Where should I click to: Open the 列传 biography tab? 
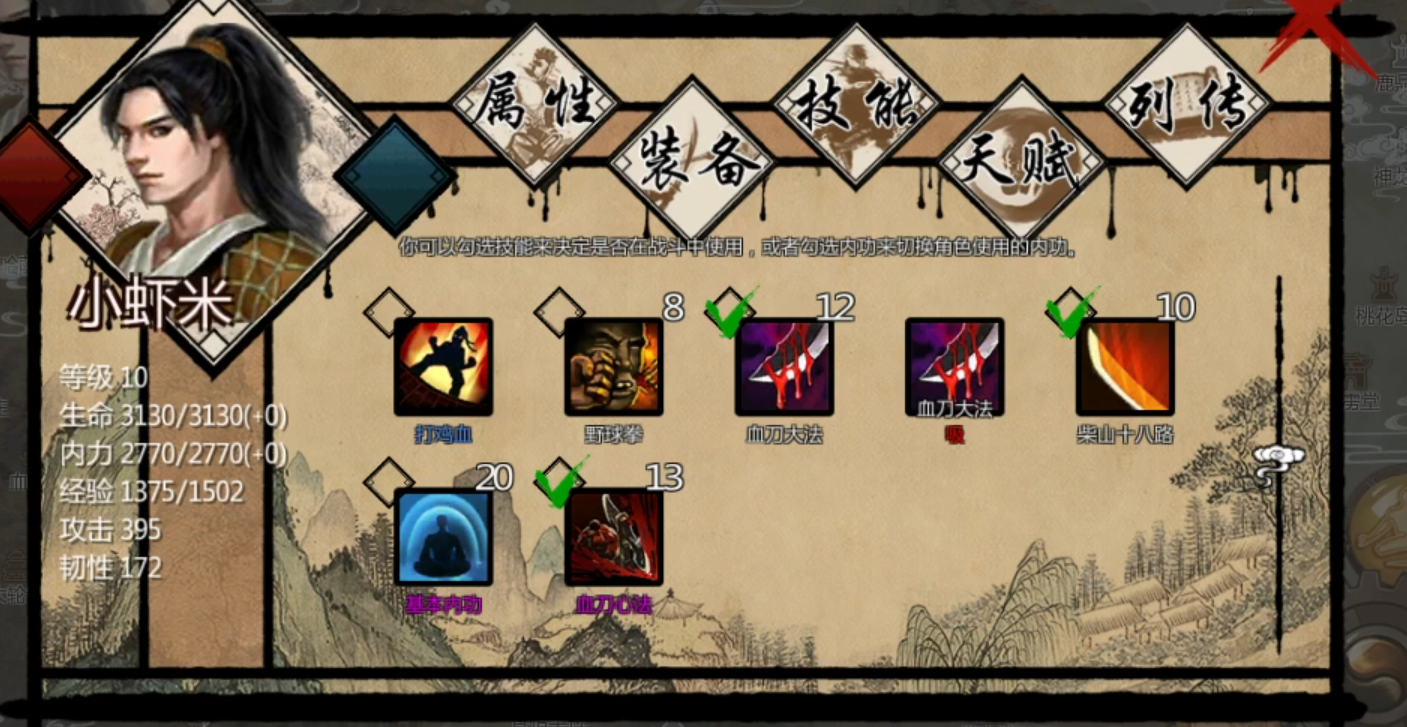[1187, 105]
